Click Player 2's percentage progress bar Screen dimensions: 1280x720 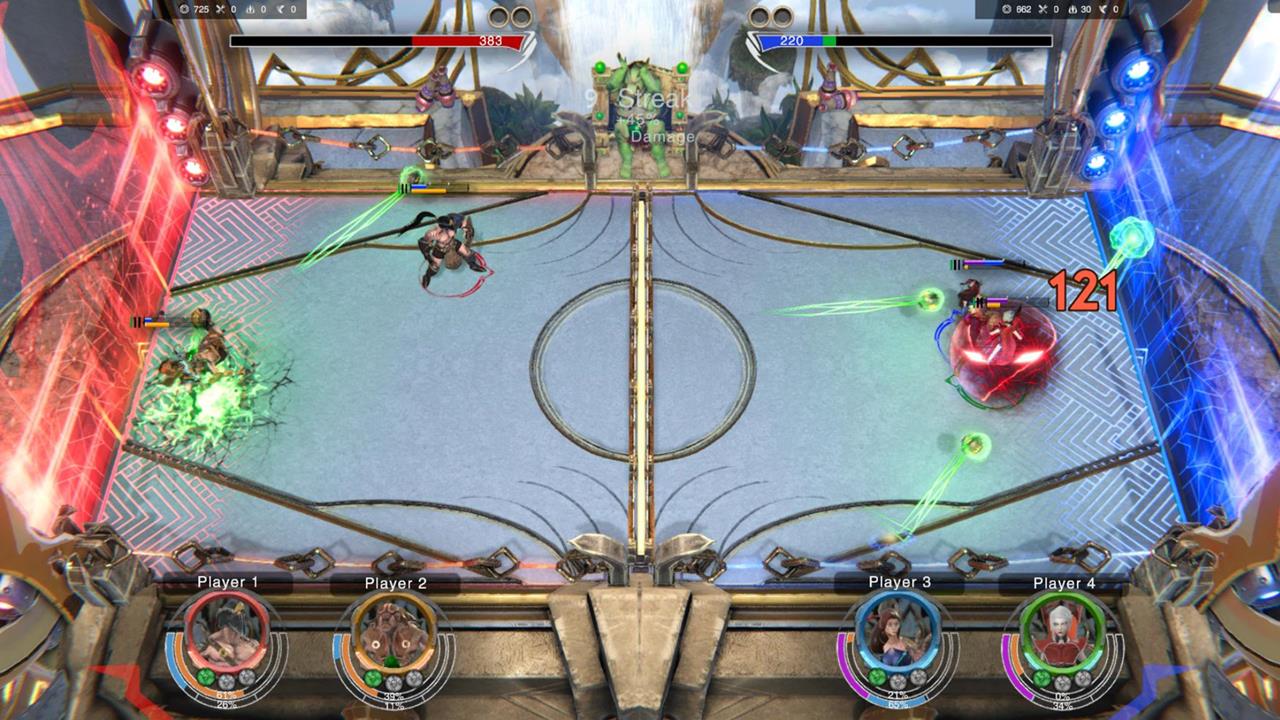(x=396, y=697)
